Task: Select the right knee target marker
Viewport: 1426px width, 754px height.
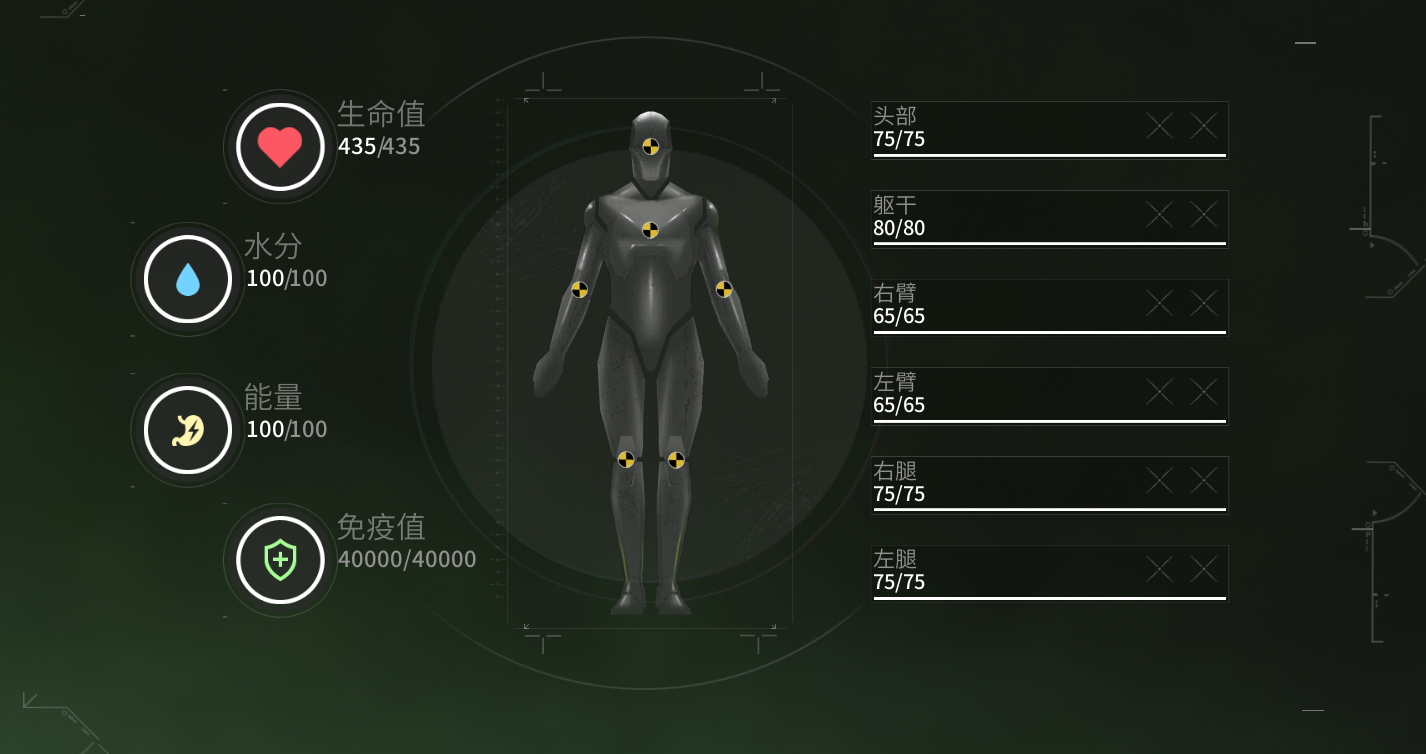Action: coord(627,461)
